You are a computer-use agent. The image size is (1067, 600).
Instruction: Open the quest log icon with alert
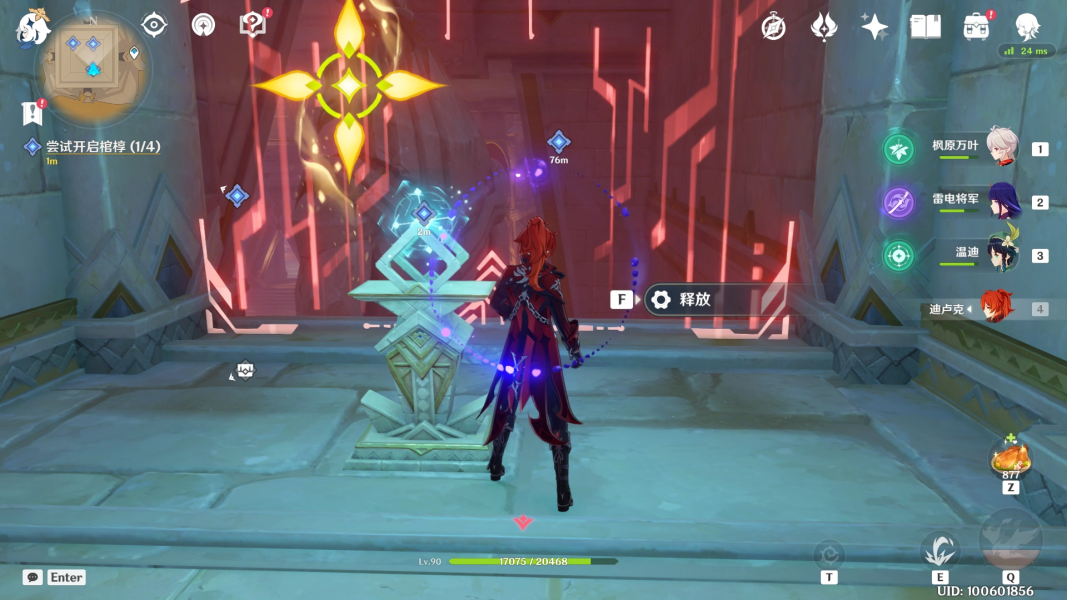(33, 111)
